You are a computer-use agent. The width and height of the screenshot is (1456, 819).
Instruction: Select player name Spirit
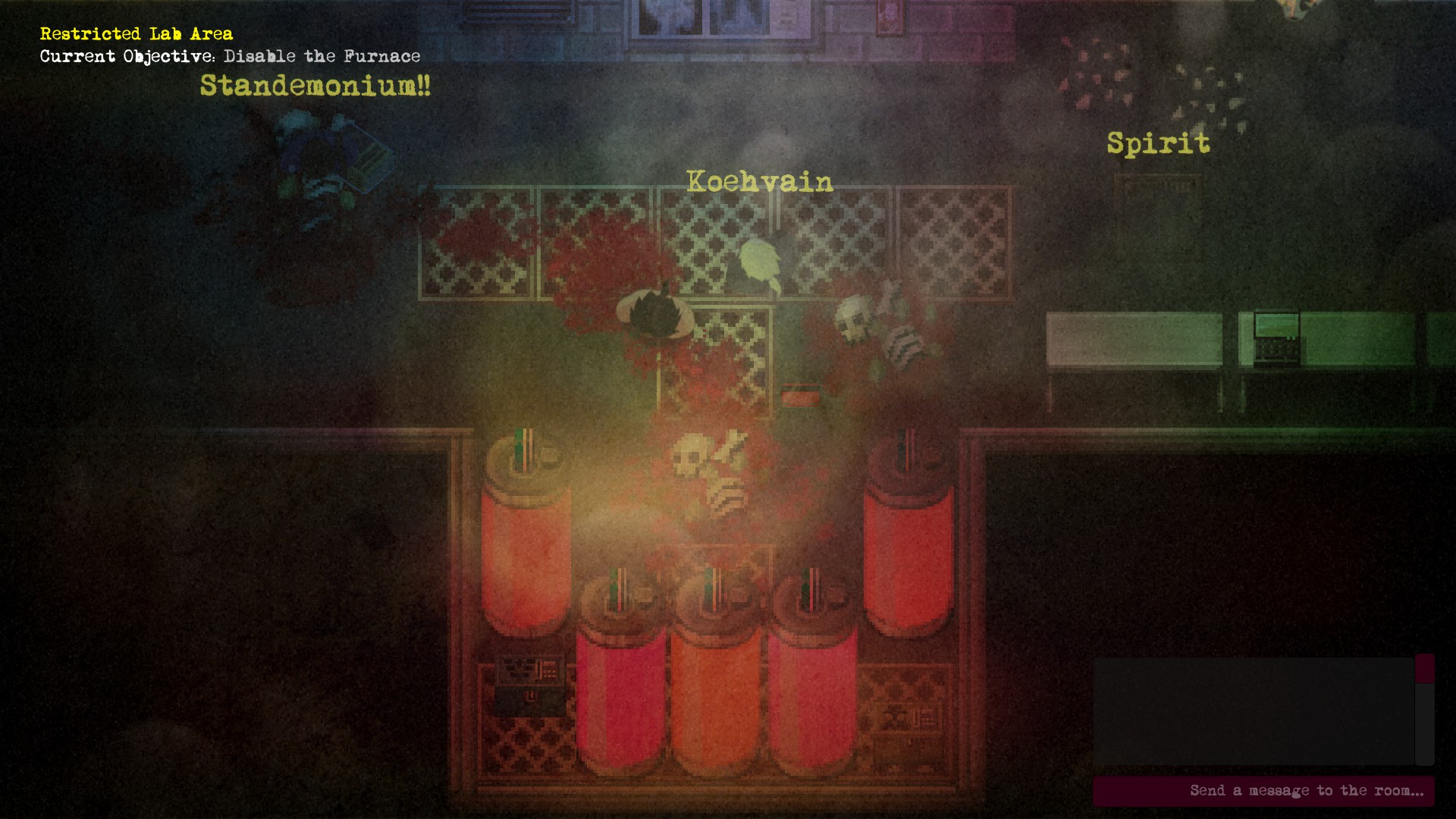tap(1158, 143)
